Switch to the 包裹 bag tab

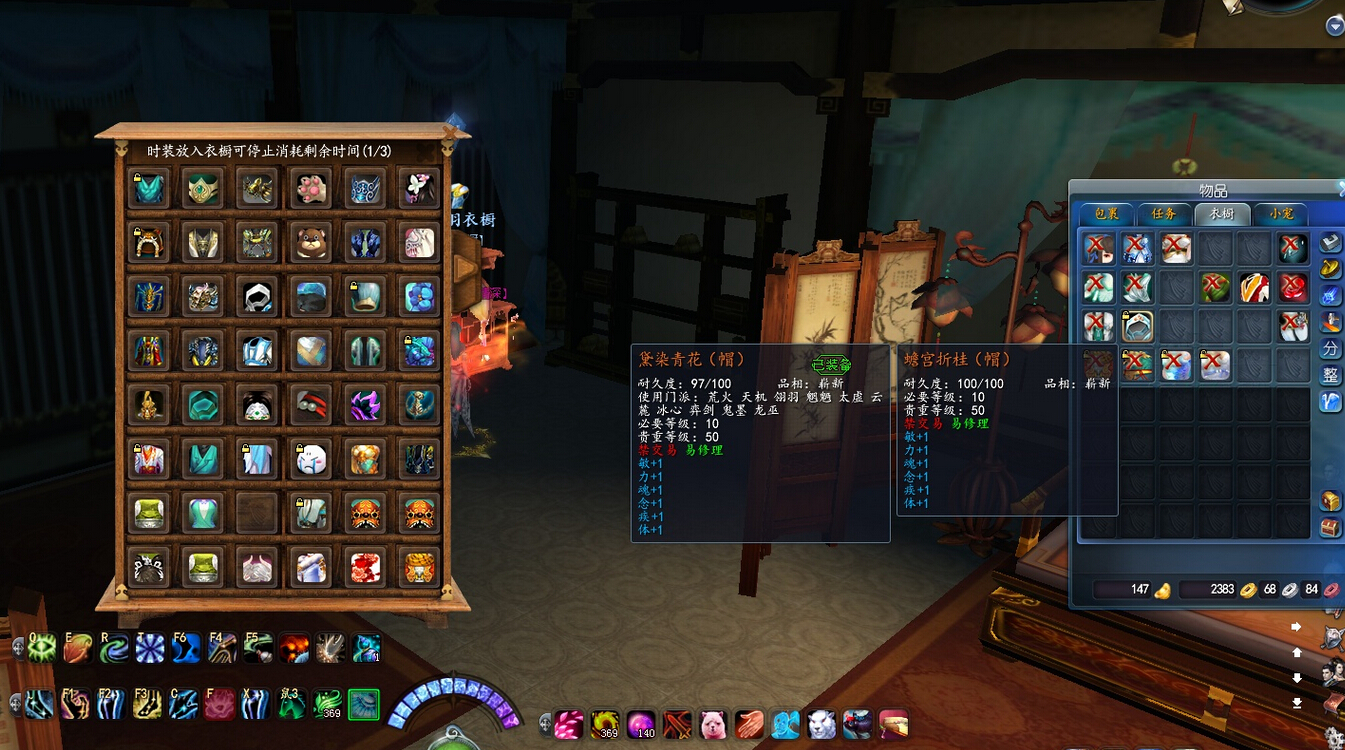point(1106,213)
